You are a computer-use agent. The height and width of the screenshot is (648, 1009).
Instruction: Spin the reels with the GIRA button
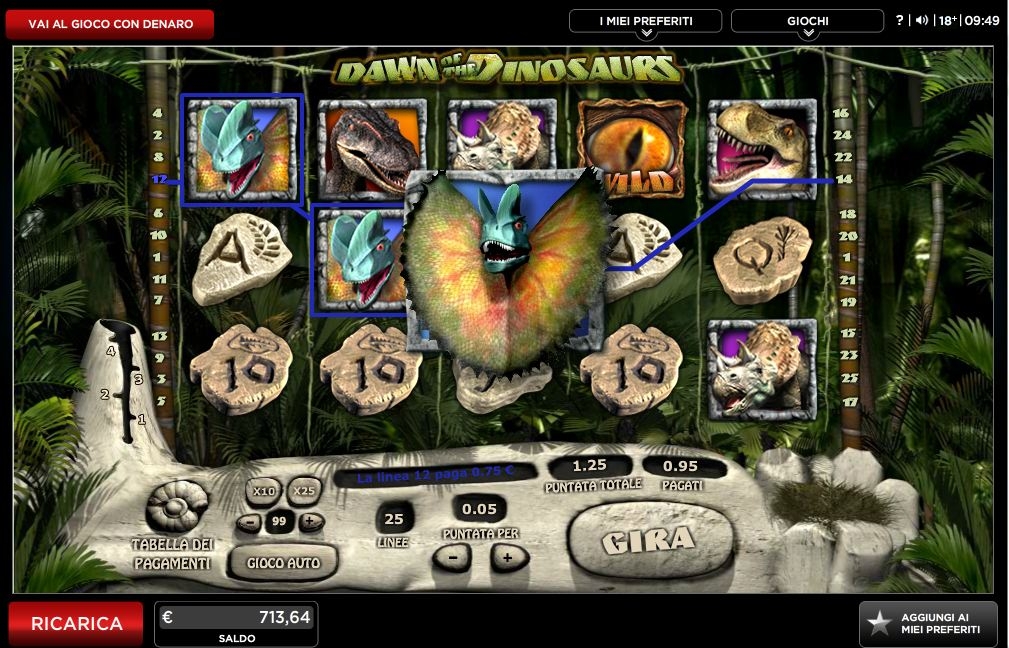(x=650, y=541)
